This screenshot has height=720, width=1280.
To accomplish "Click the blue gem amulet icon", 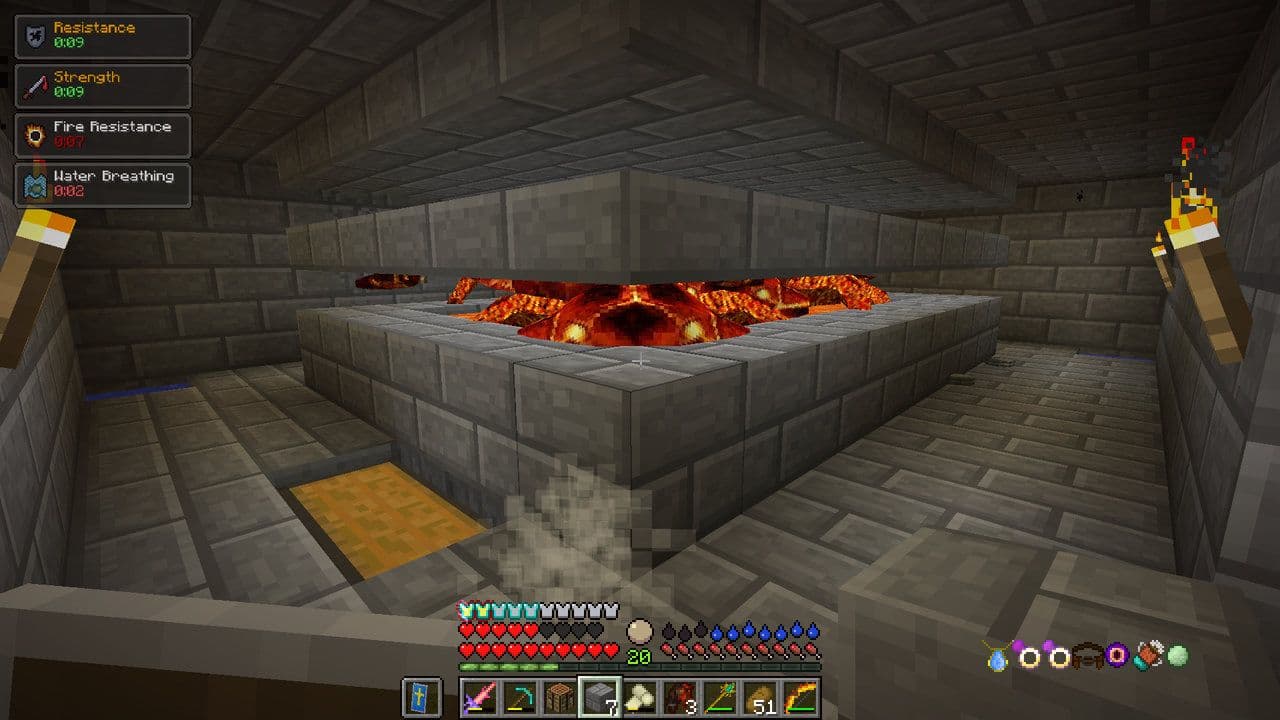I will coord(1000,657).
